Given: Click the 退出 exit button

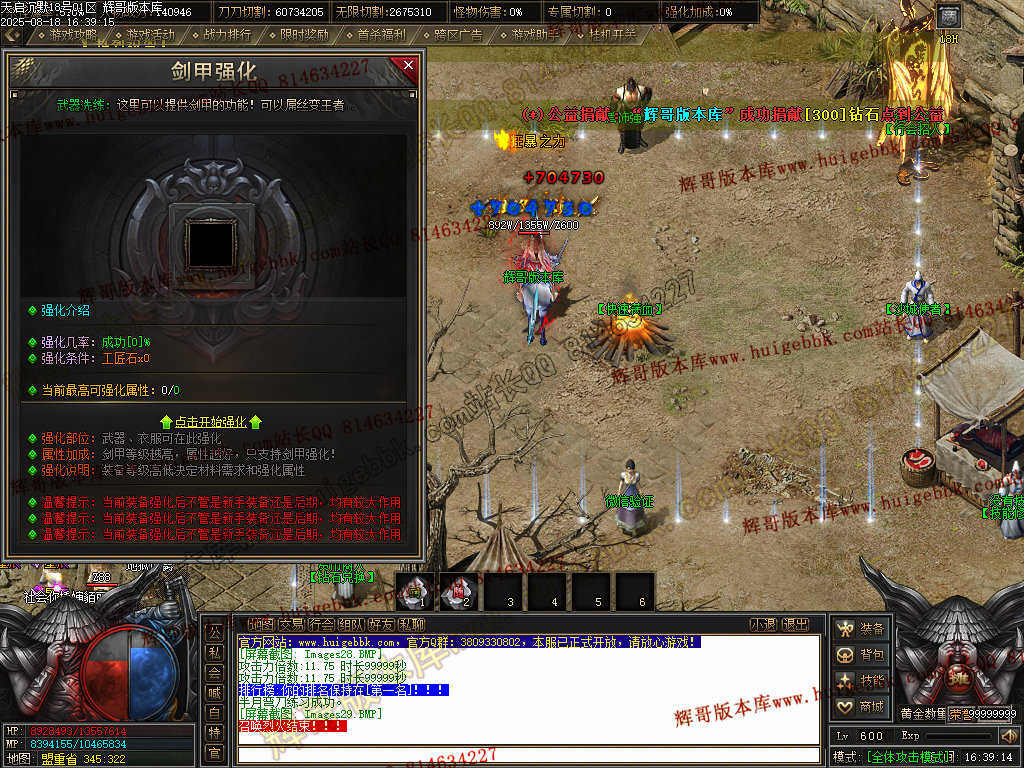Looking at the screenshot, I should pos(795,624).
